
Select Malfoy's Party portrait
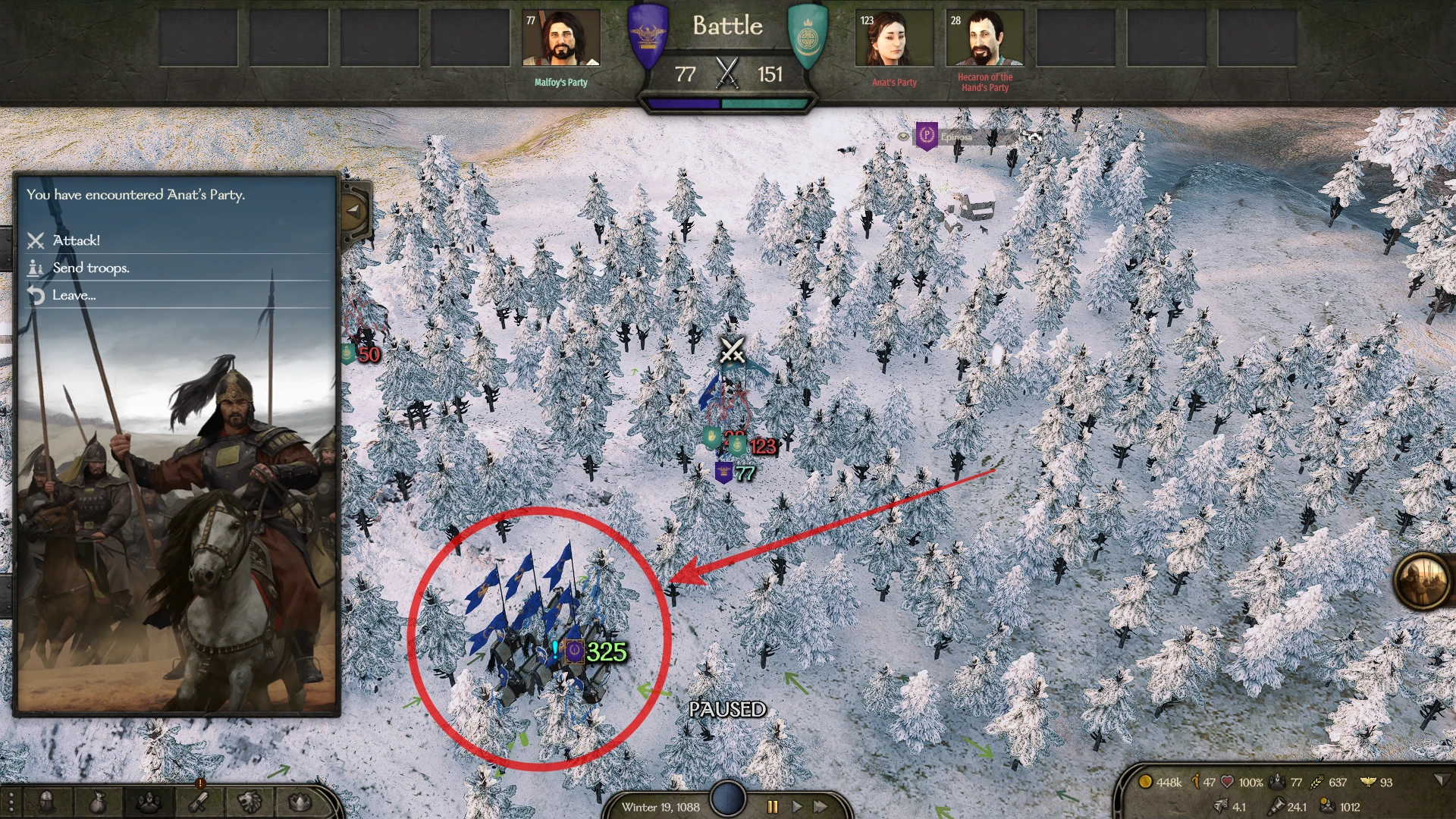pyautogui.click(x=561, y=38)
